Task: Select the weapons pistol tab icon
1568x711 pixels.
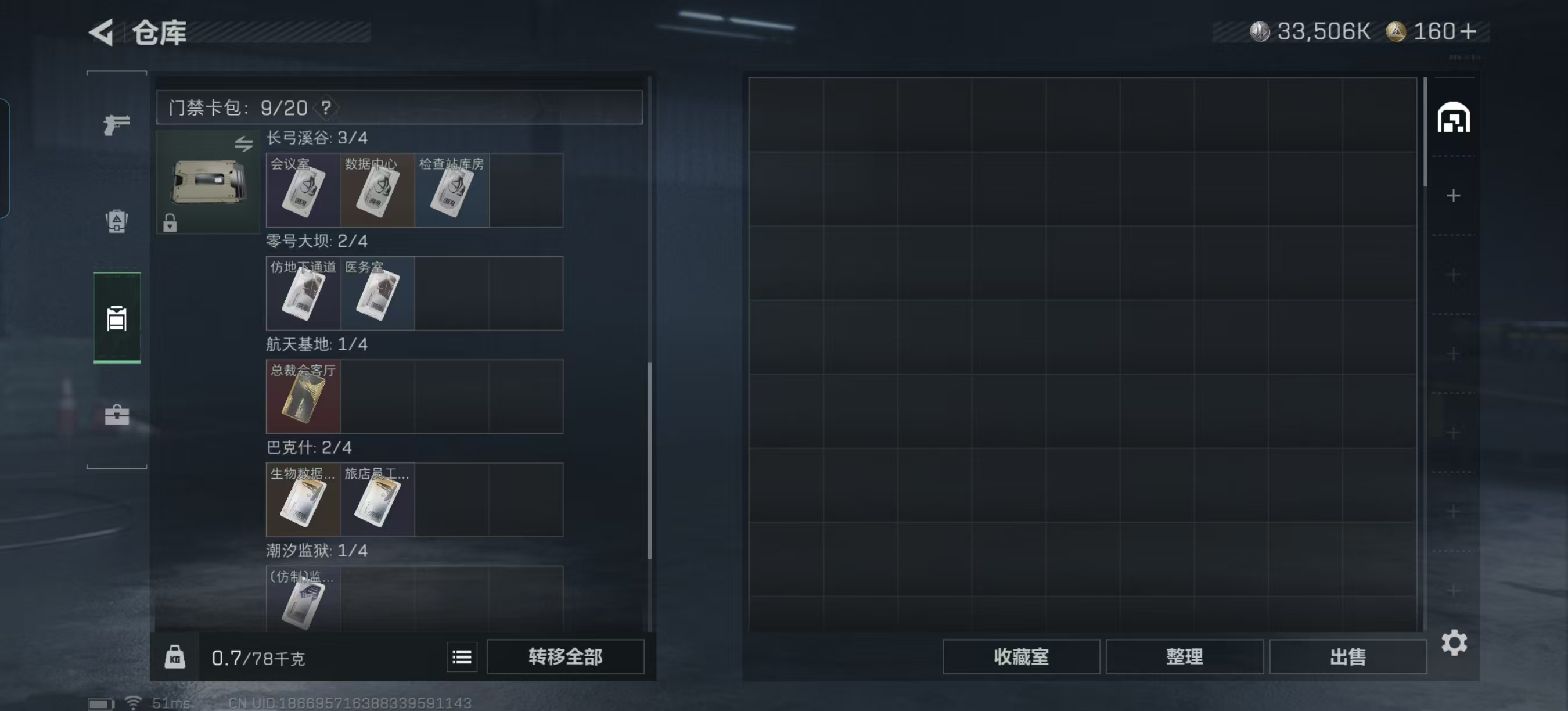Action: click(116, 126)
